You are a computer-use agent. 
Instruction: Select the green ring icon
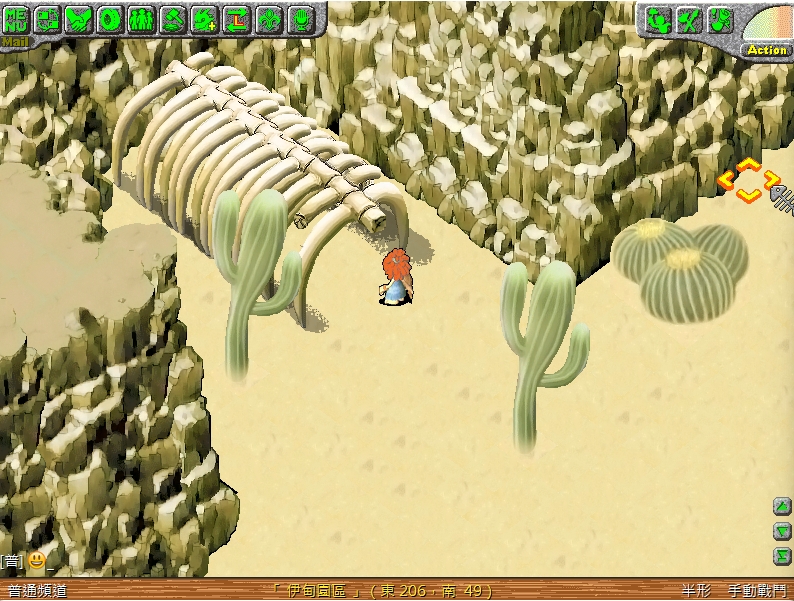tap(110, 18)
